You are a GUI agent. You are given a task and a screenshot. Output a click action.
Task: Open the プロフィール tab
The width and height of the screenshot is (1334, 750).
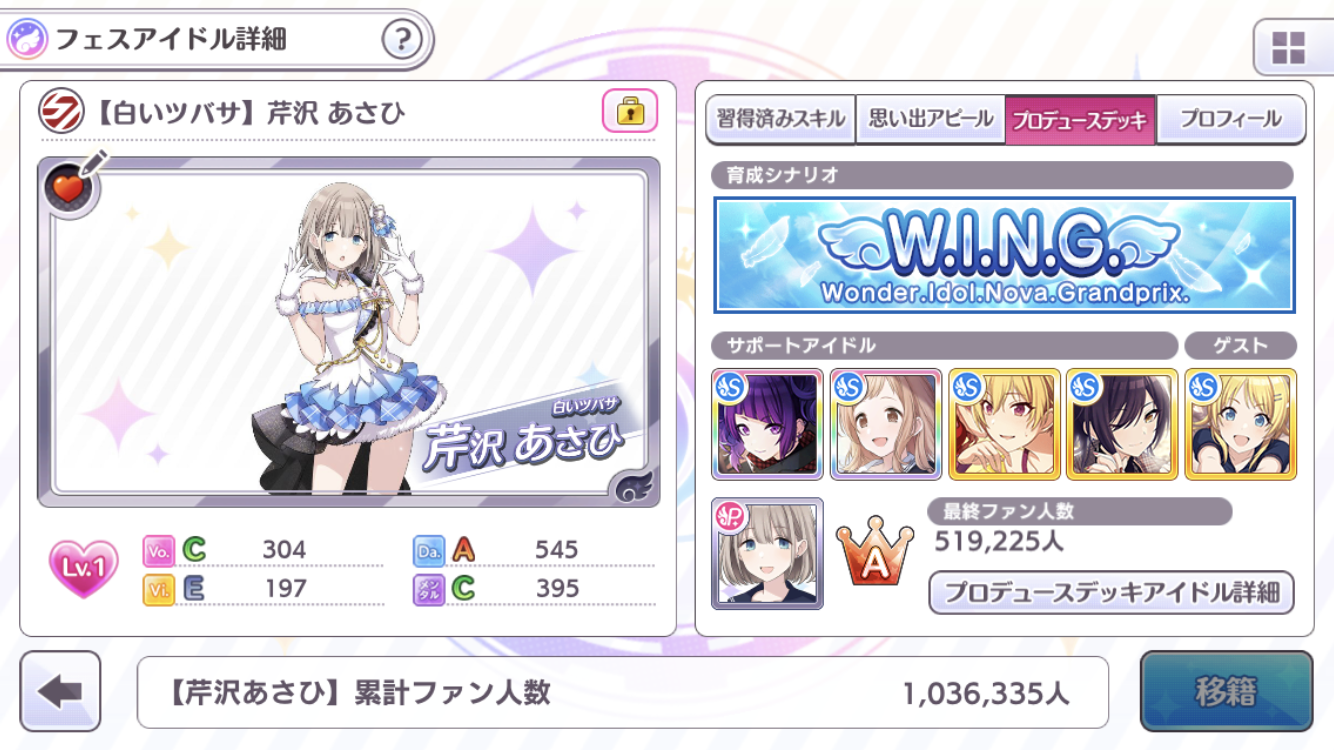1230,120
